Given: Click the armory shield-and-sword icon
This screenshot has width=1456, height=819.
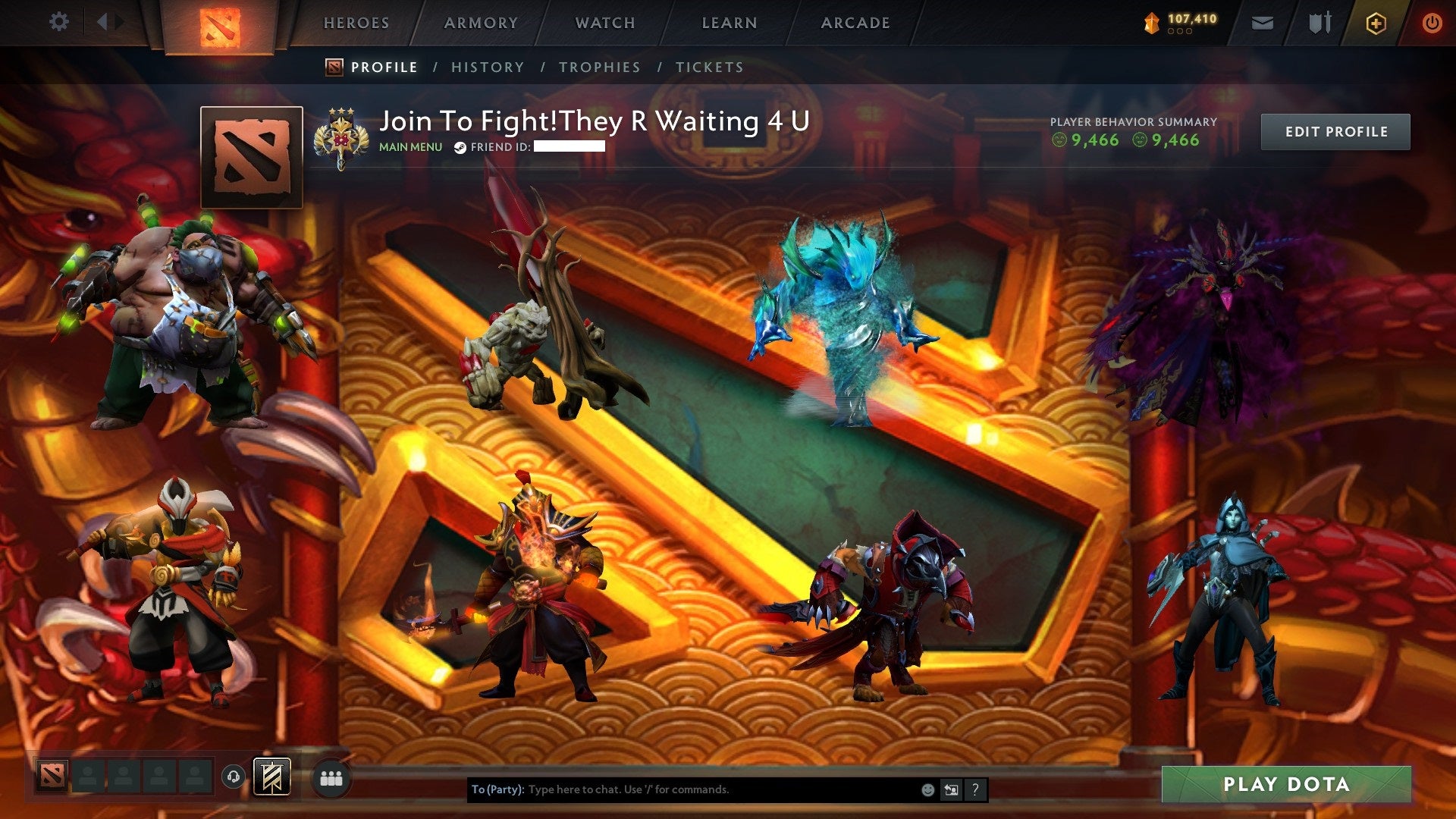Looking at the screenshot, I should click(1319, 23).
